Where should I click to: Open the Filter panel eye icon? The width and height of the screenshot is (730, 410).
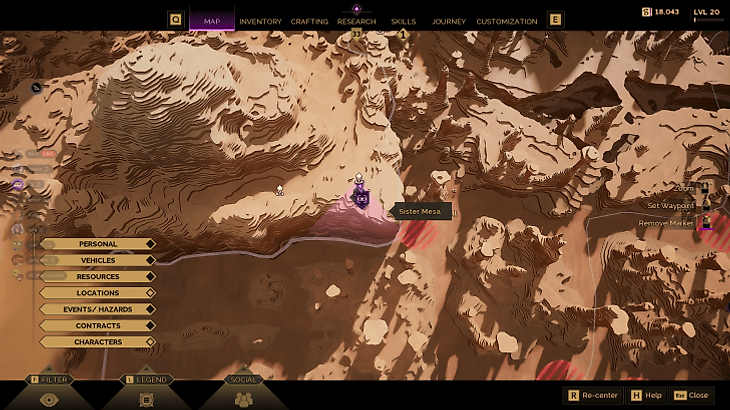[x=48, y=398]
